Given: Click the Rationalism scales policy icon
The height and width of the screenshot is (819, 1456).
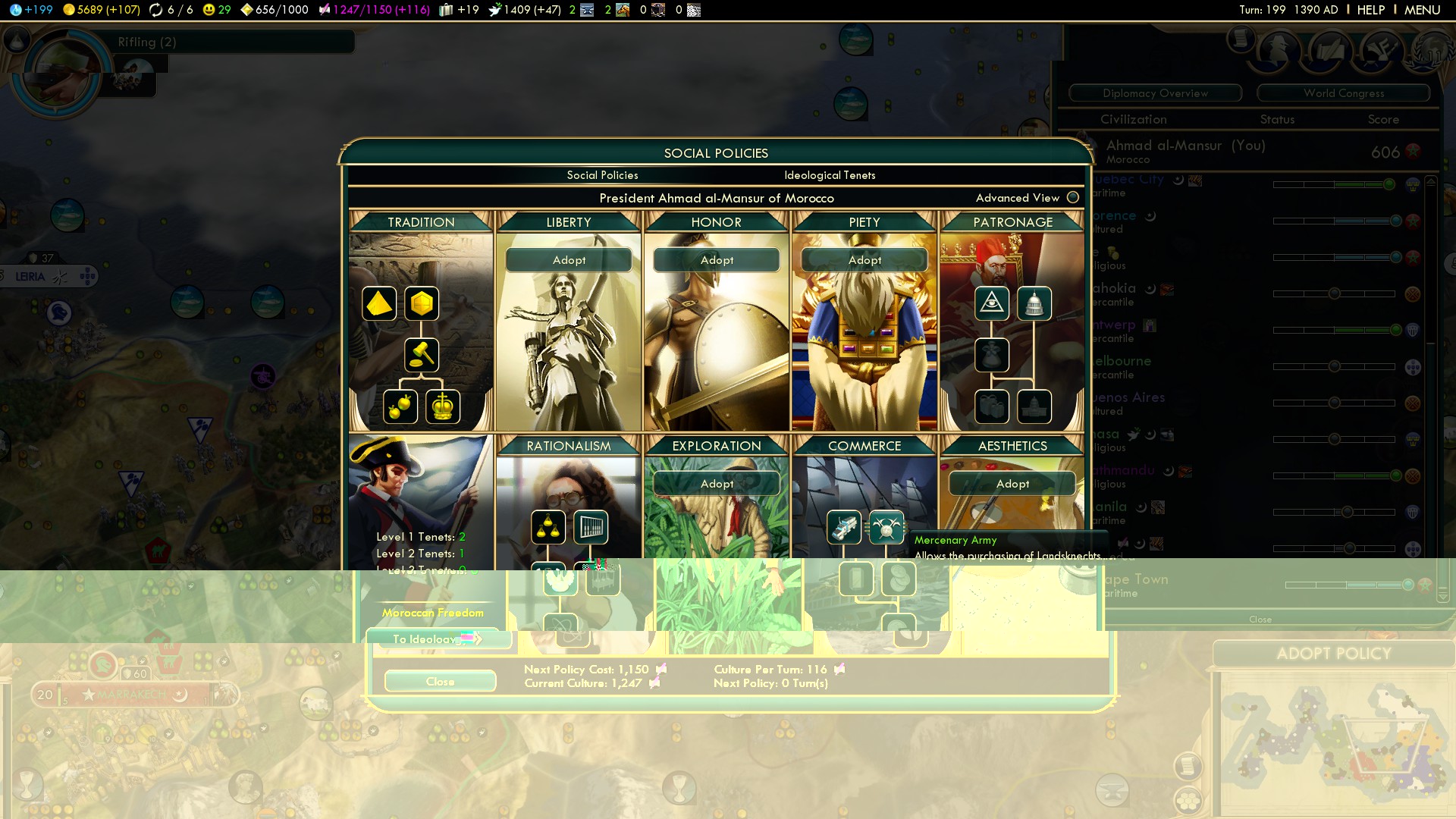Looking at the screenshot, I should pos(548,527).
